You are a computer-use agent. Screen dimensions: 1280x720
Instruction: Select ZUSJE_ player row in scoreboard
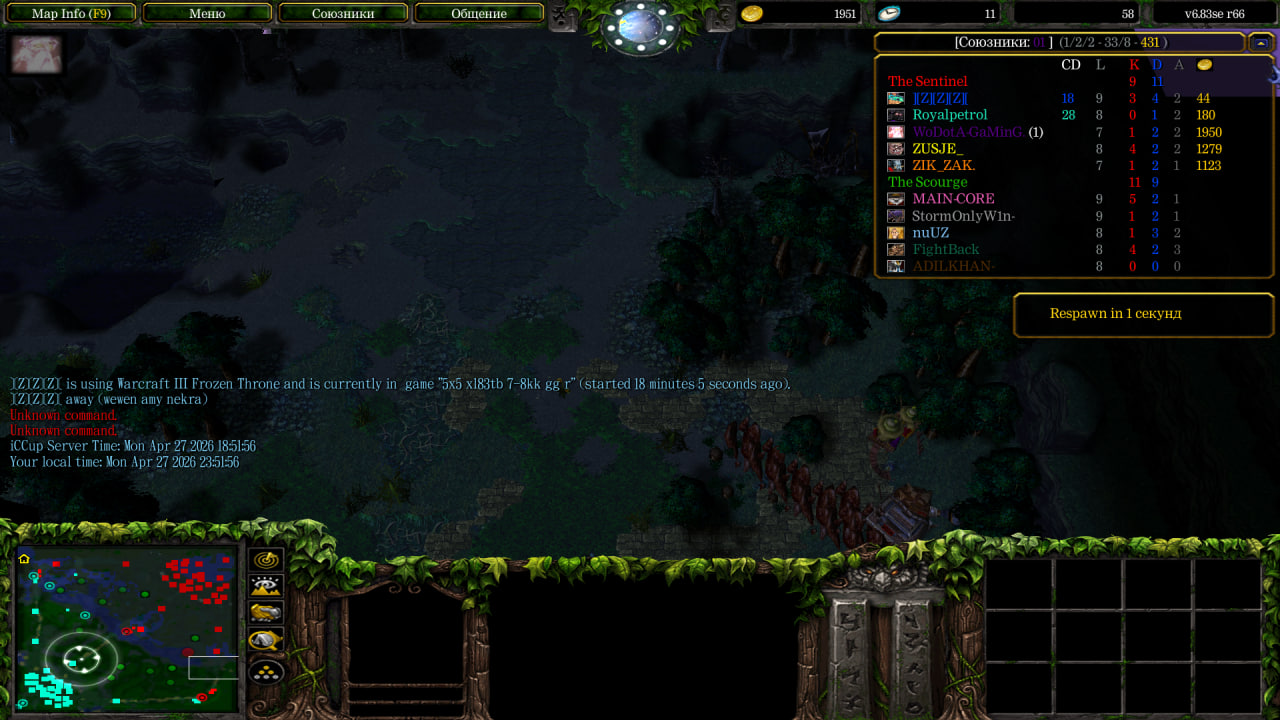pyautogui.click(x=937, y=149)
